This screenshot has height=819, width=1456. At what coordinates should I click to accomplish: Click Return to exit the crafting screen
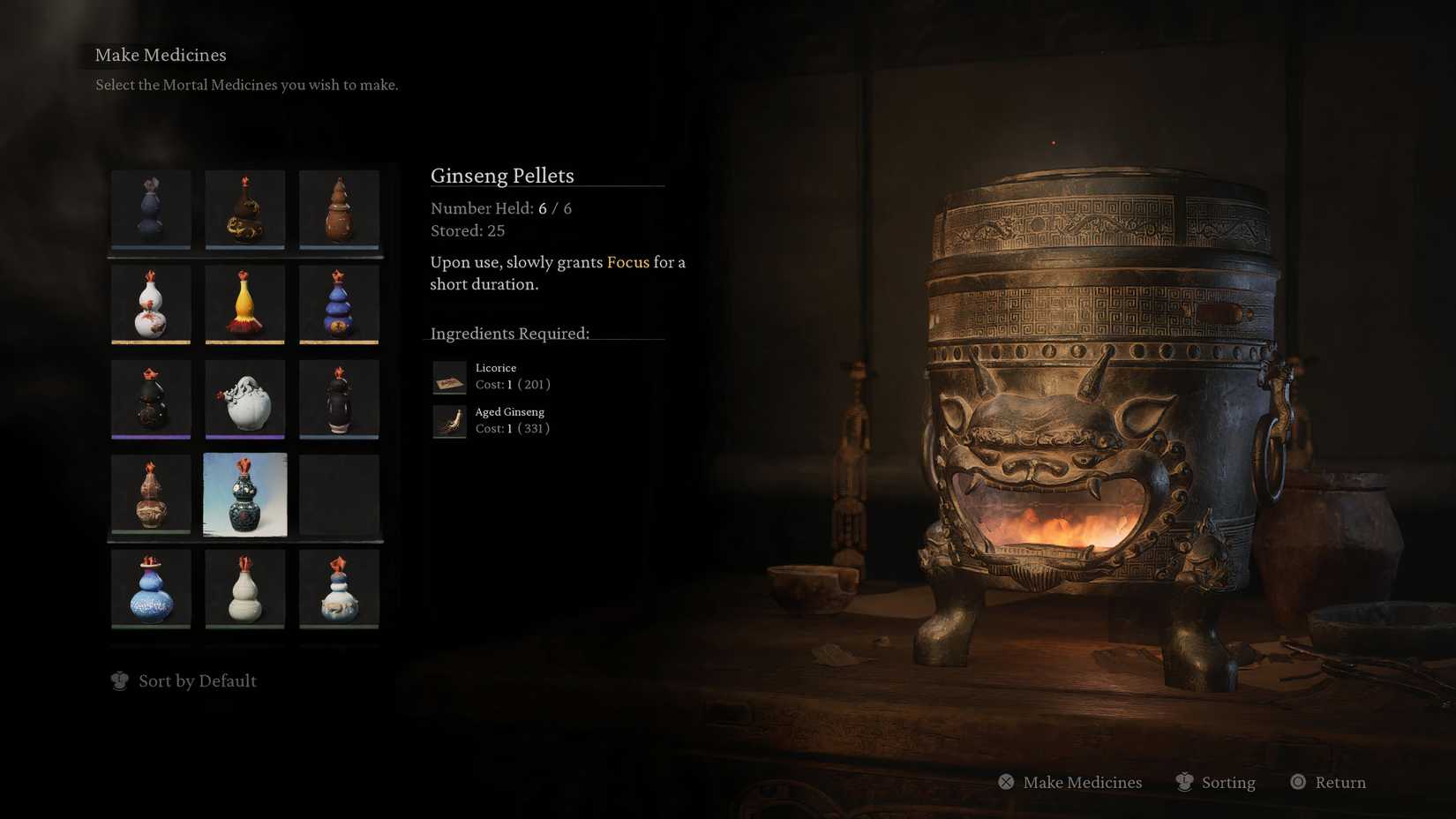[1340, 782]
